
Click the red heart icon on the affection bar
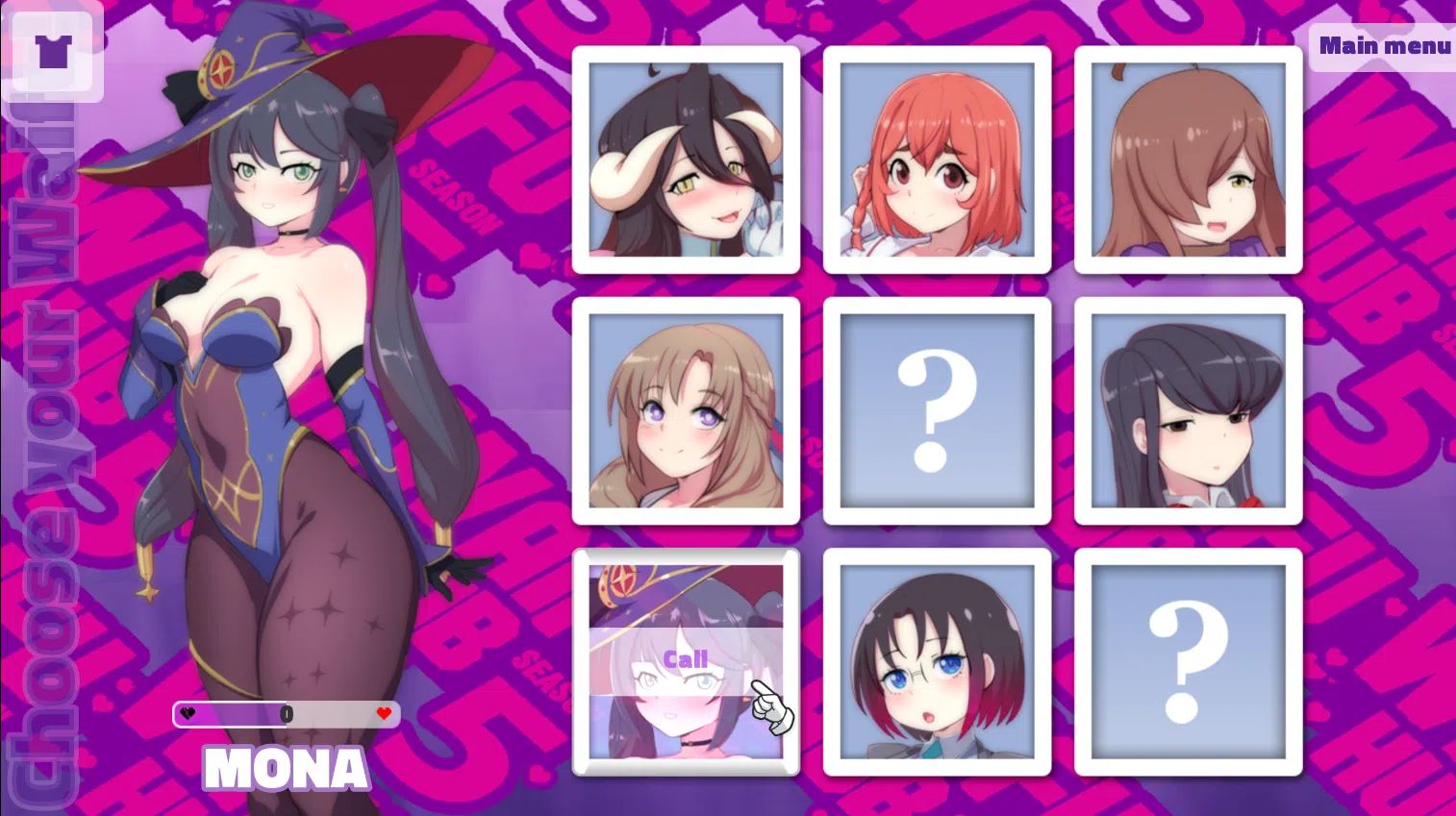tap(383, 714)
